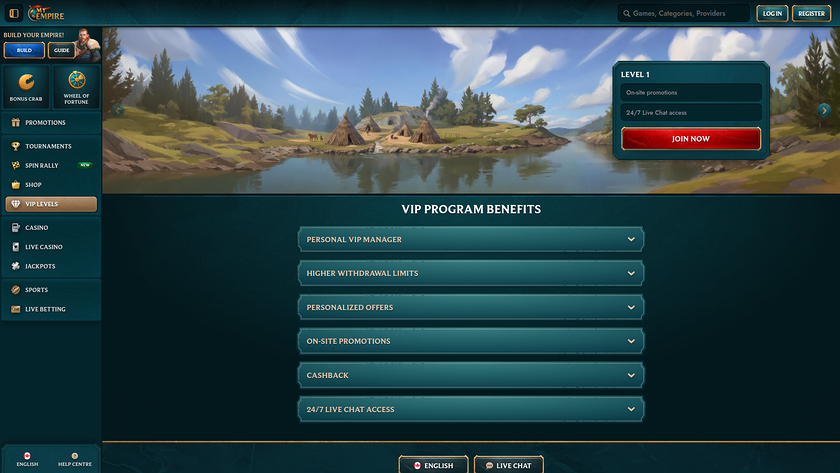Advance the banner with the right arrow

(x=824, y=110)
